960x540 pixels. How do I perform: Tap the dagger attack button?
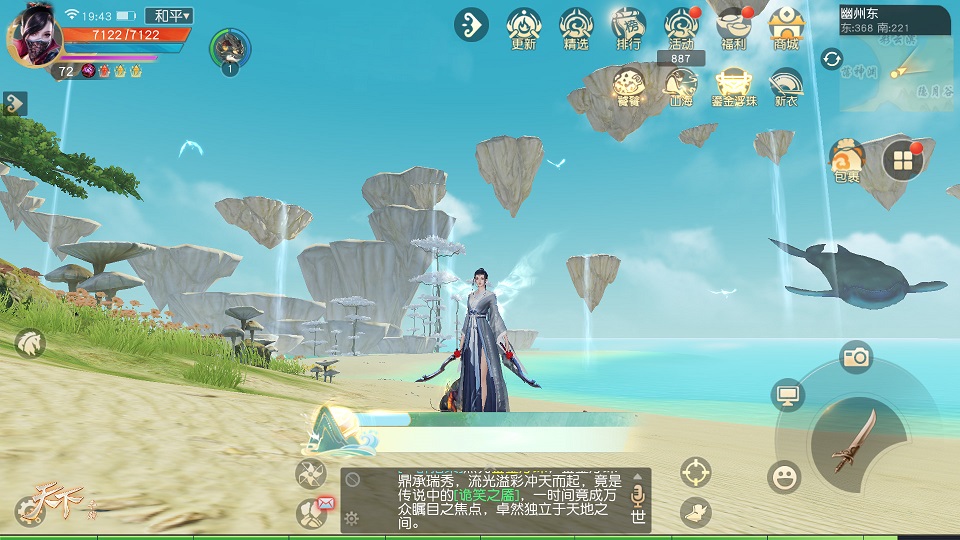[x=858, y=439]
